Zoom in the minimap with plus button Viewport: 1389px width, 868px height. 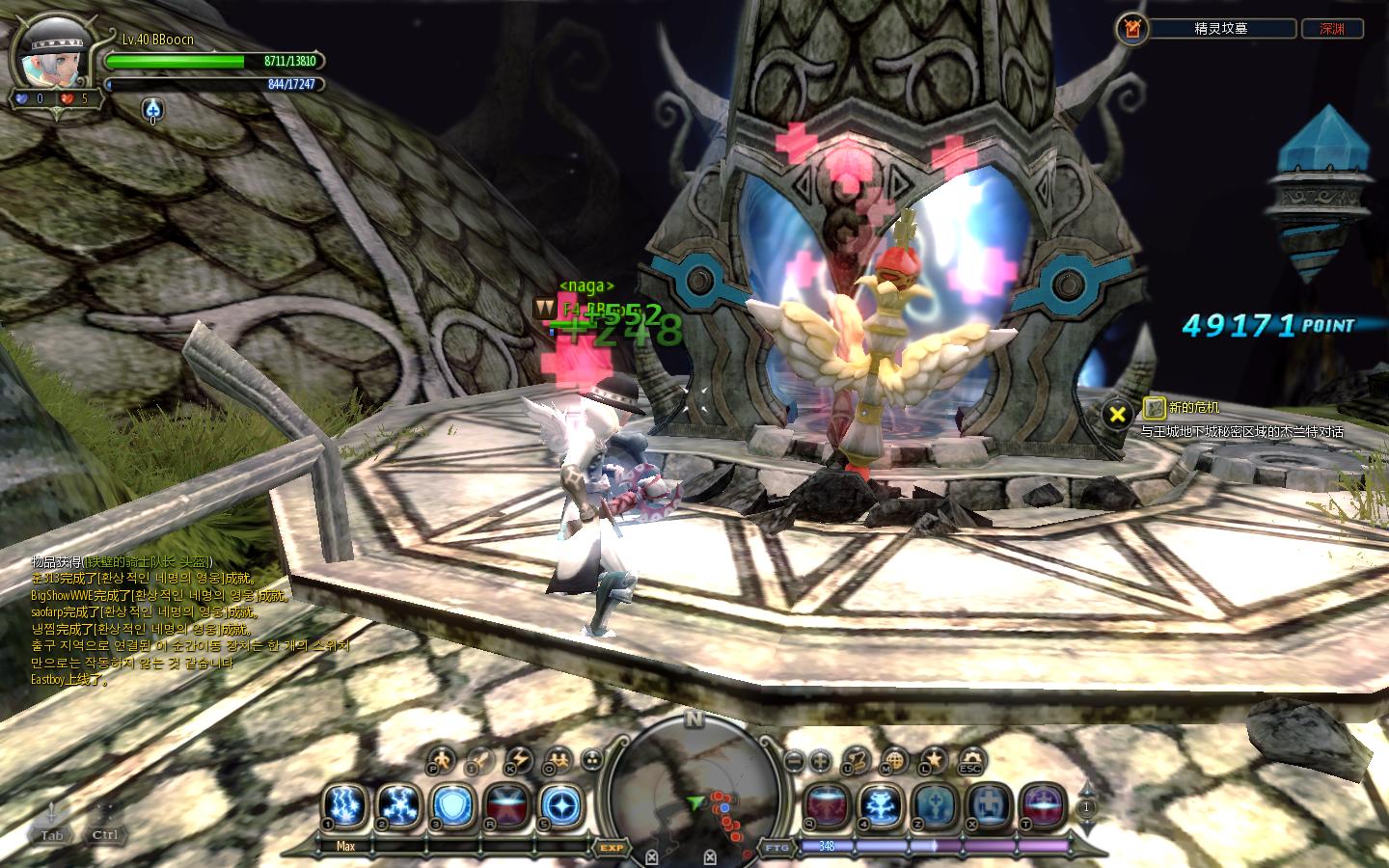(x=820, y=761)
